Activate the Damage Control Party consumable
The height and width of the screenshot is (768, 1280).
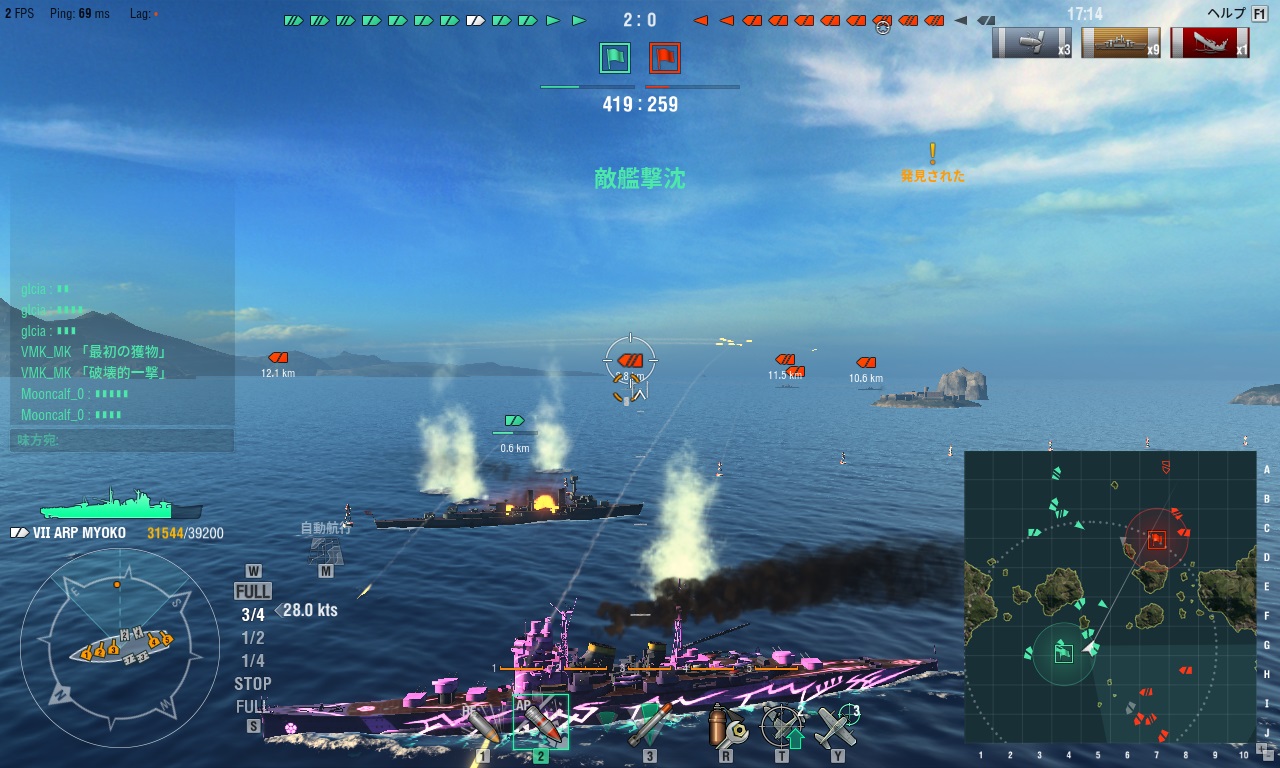[x=726, y=727]
